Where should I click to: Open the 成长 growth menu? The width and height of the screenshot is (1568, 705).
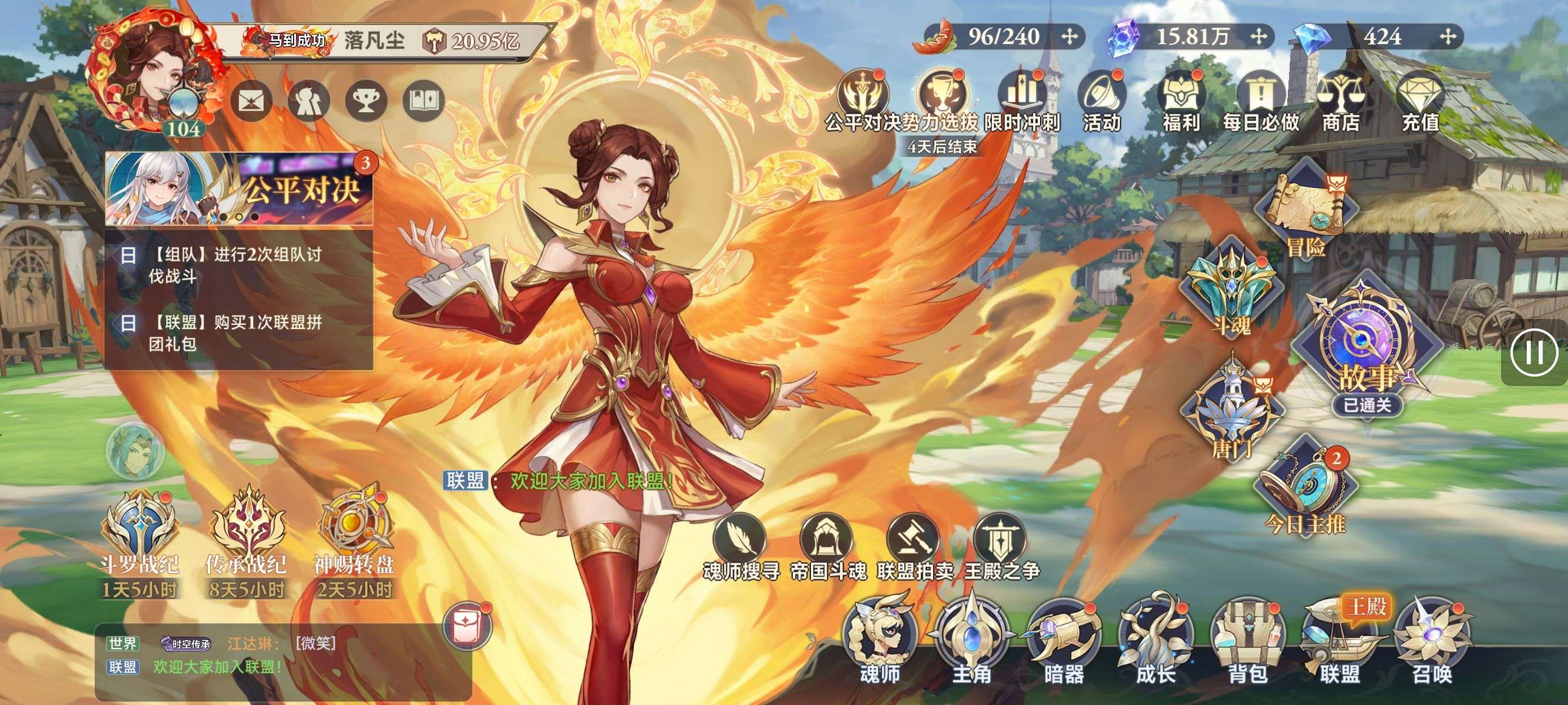(x=1155, y=639)
